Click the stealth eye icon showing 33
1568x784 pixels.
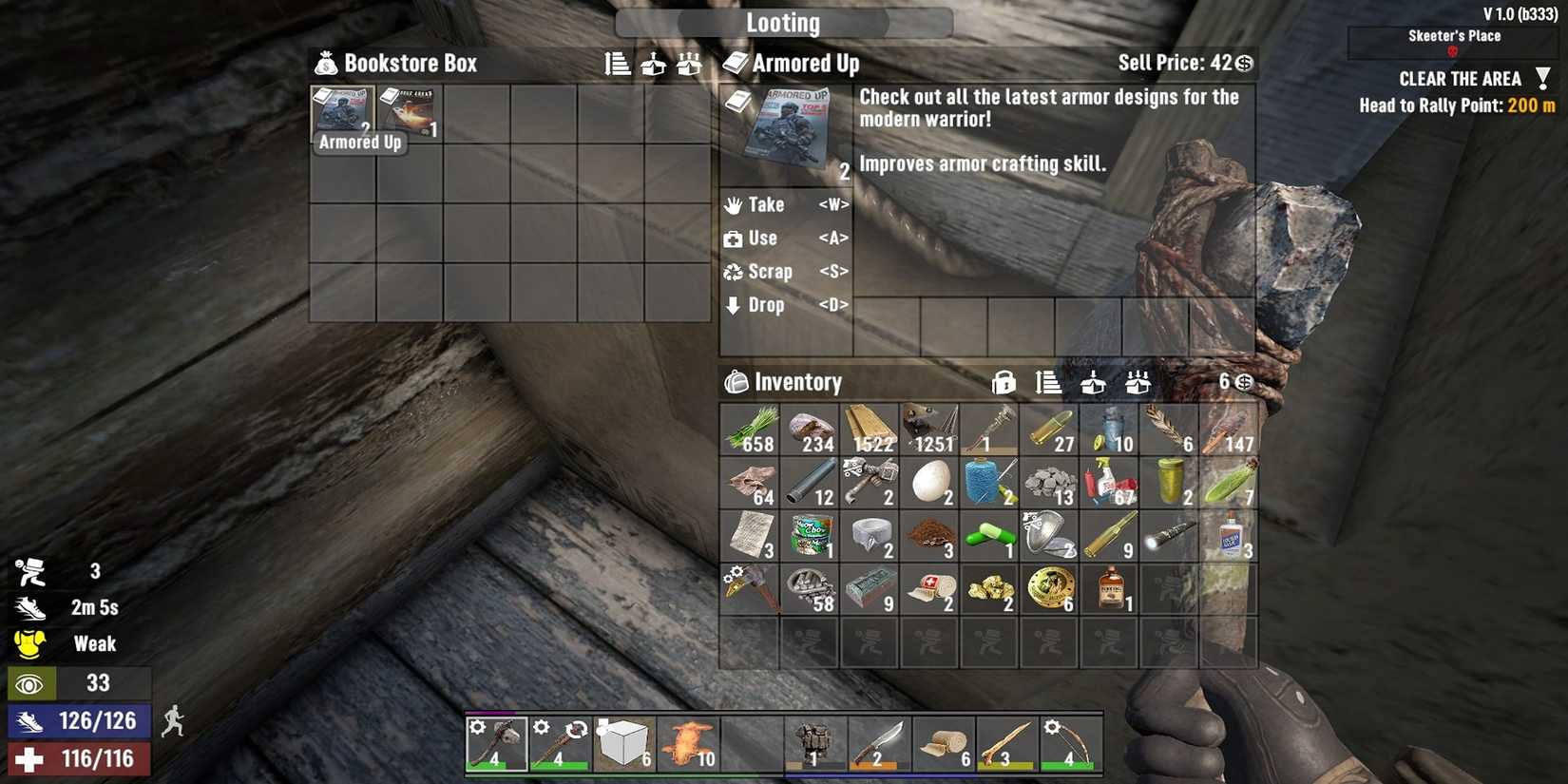31,682
